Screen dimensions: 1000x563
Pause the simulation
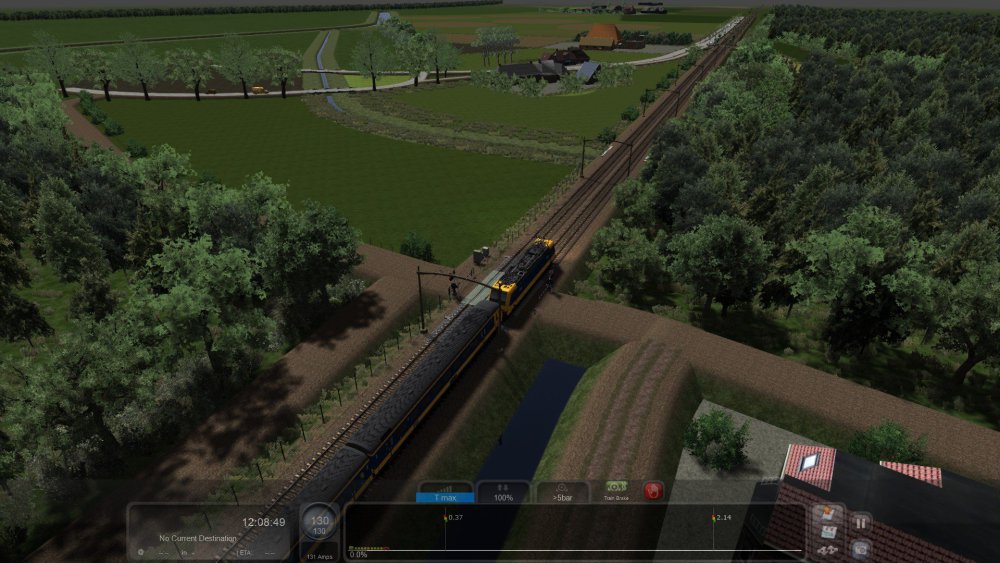click(x=859, y=521)
